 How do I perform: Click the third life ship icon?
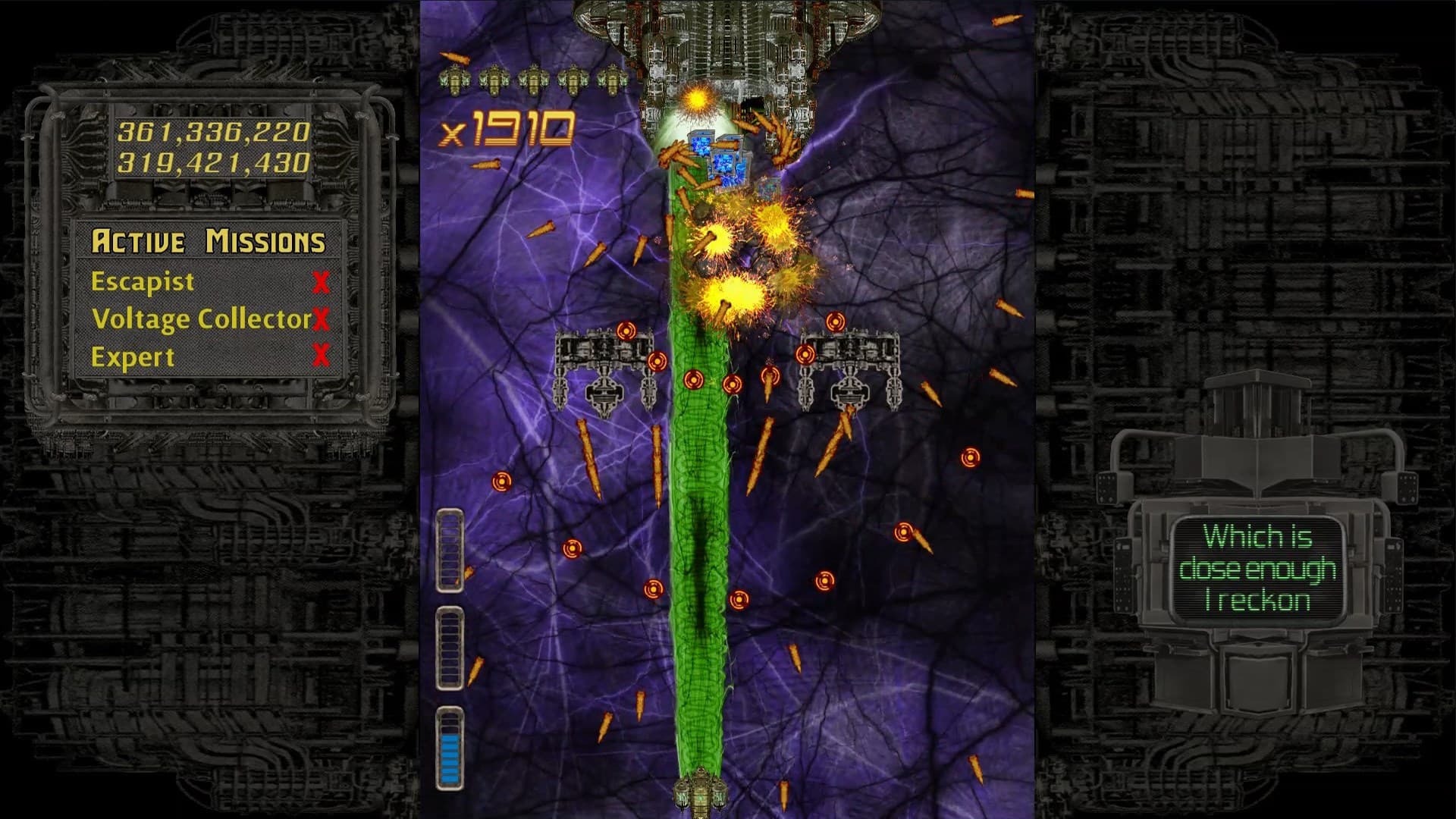coord(534,78)
